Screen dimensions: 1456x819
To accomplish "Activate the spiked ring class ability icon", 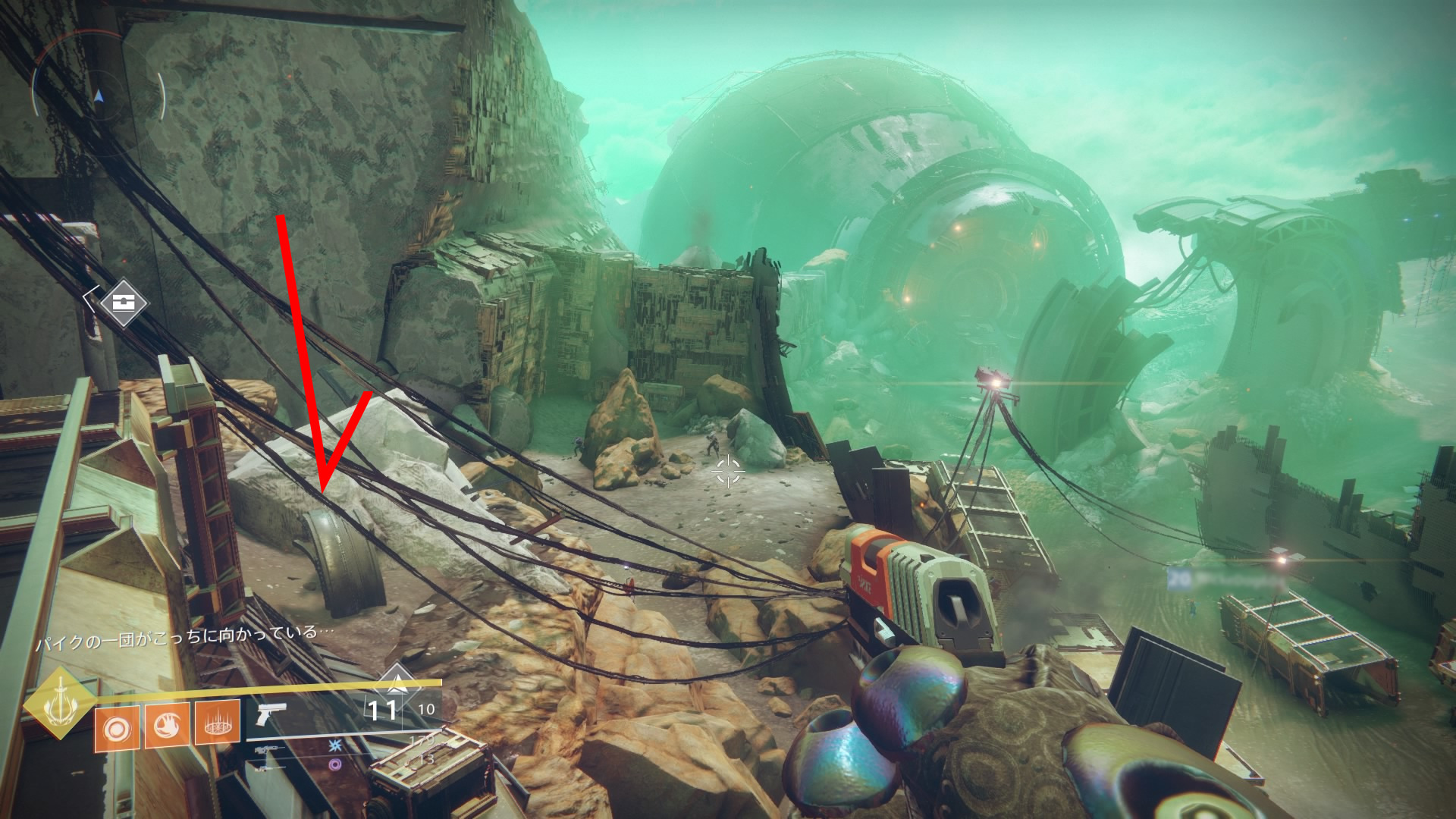I will click(x=218, y=724).
